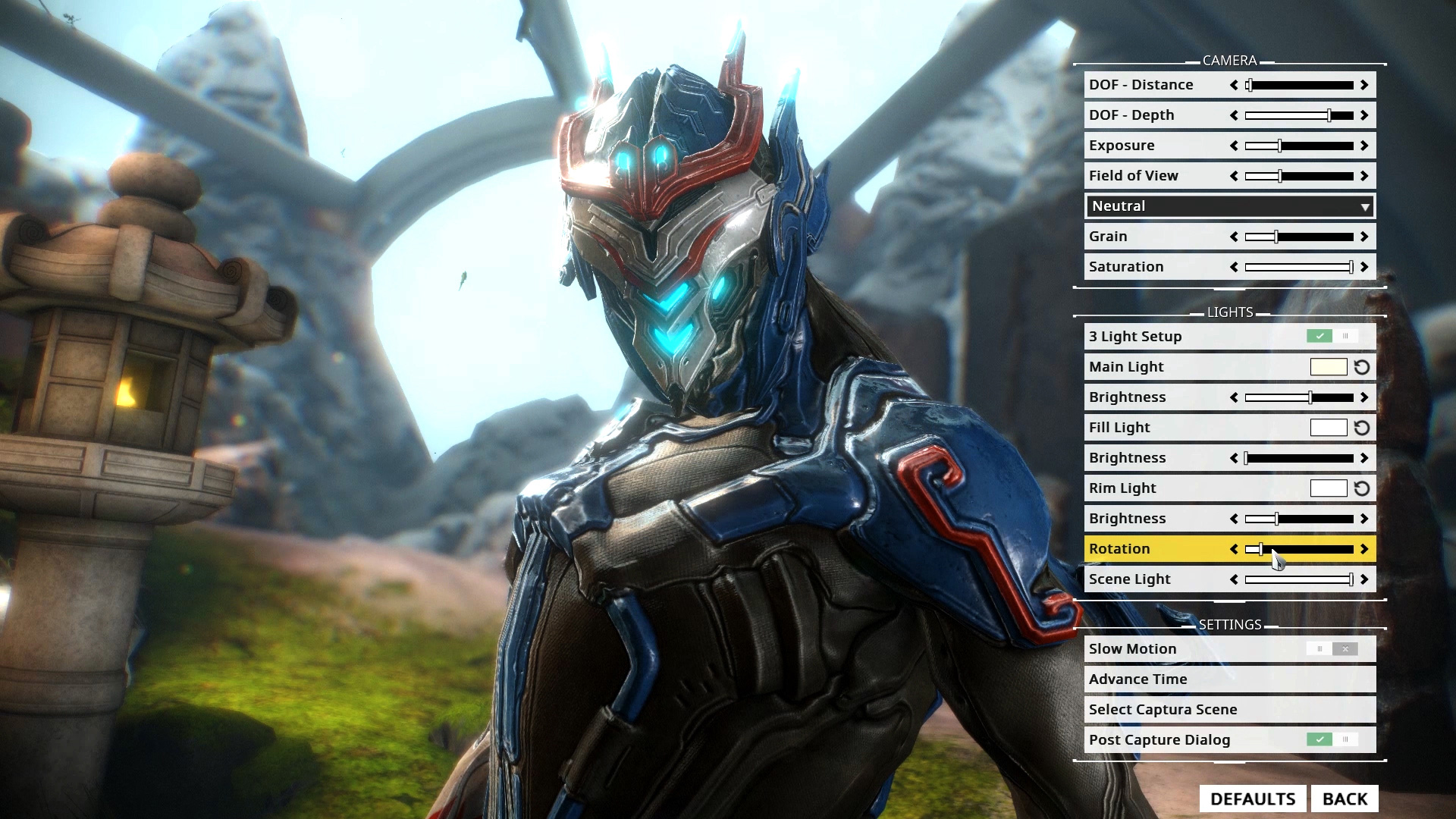The image size is (1456, 819).
Task: Open the Advance Time option
Action: (x=1228, y=679)
